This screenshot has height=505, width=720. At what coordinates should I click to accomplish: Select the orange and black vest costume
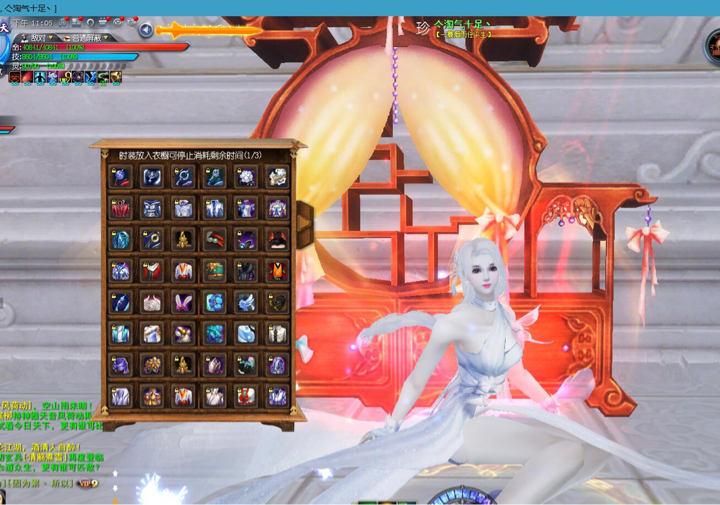point(277,271)
